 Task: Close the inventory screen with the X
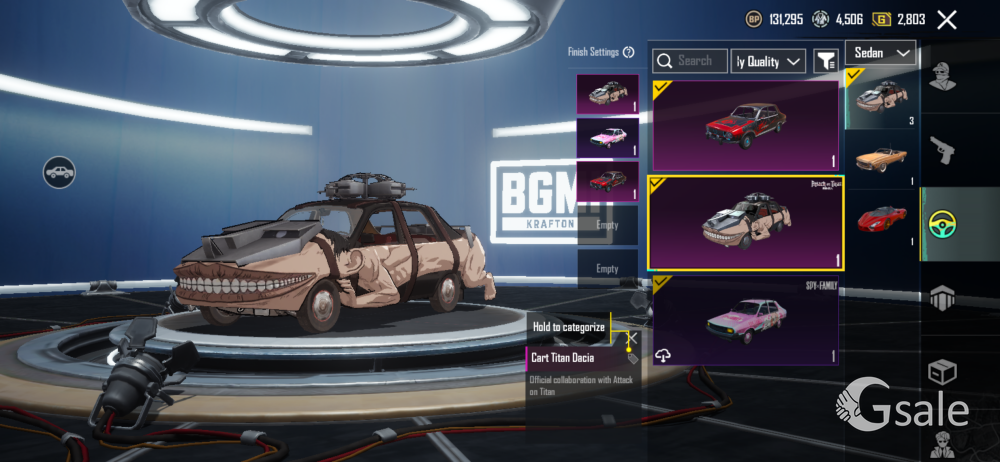pyautogui.click(x=947, y=20)
